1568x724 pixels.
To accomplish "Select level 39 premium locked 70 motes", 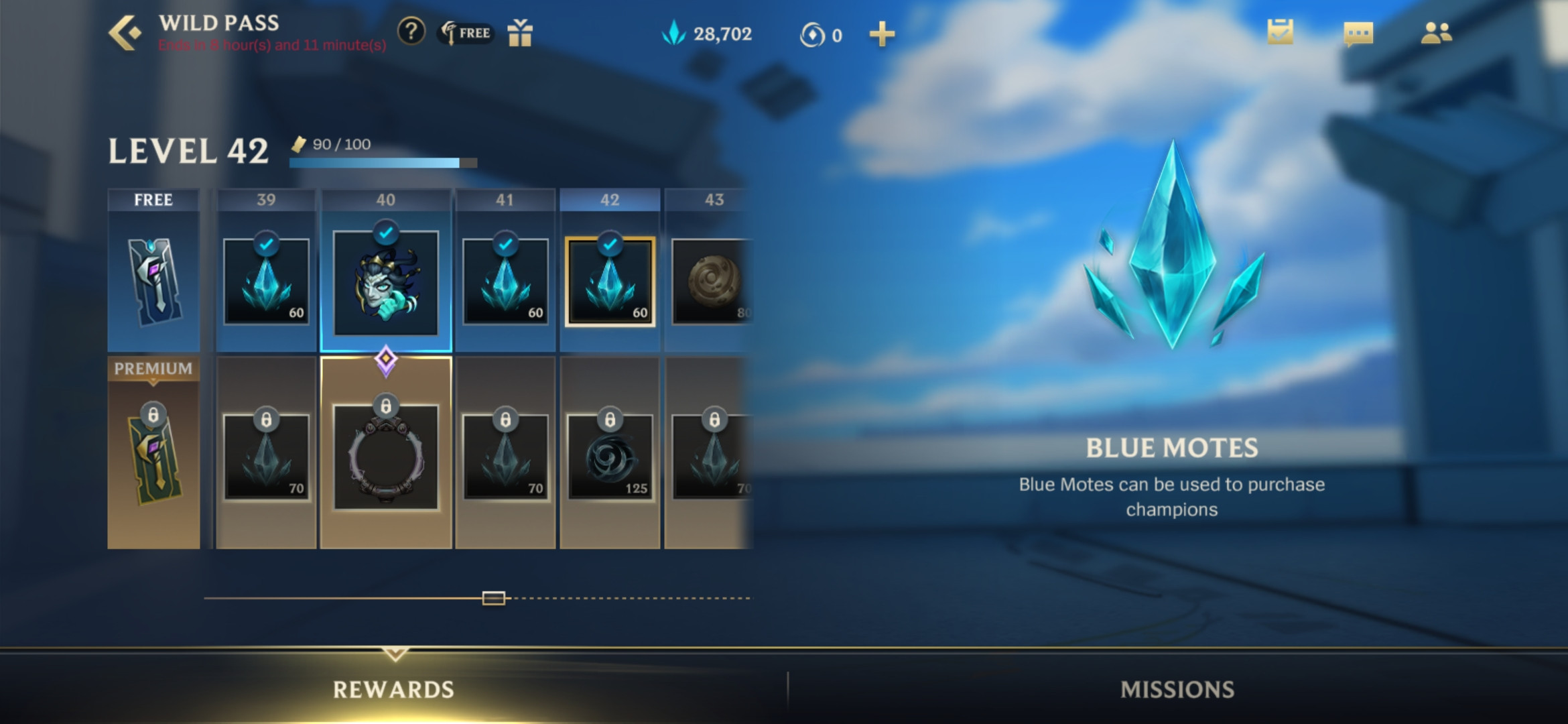I will coord(266,457).
